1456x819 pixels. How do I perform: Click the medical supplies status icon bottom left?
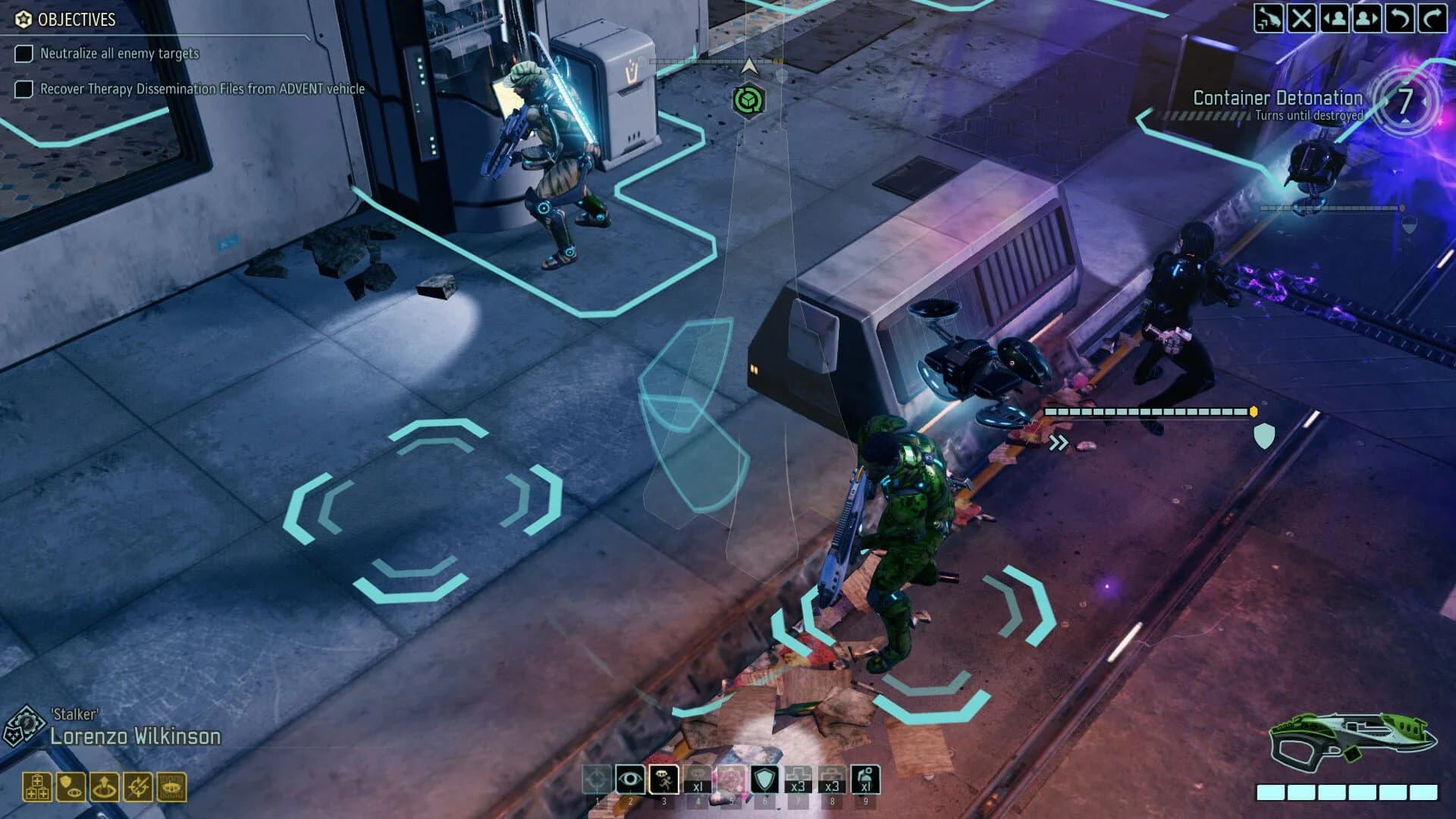tap(36, 785)
